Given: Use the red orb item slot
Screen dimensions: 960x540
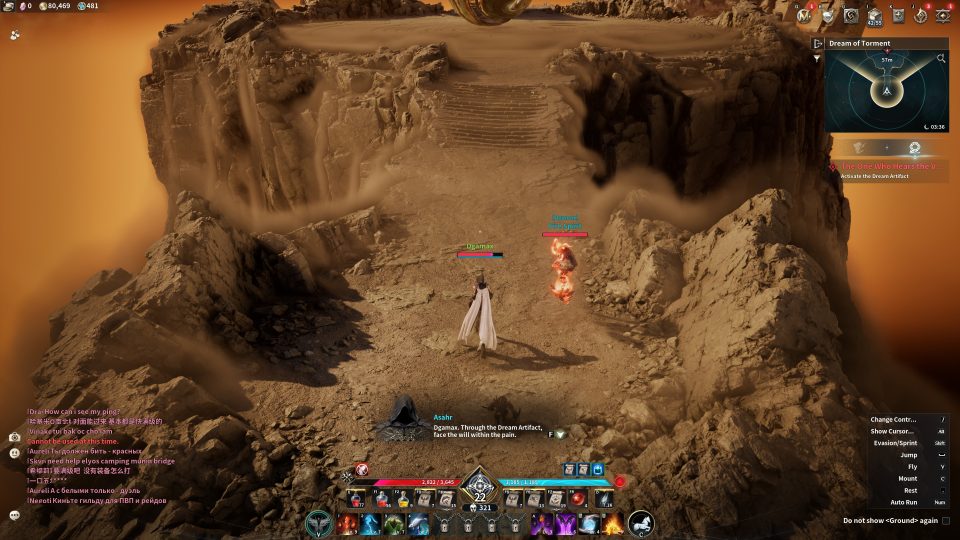Looking at the screenshot, I should coord(577,498).
